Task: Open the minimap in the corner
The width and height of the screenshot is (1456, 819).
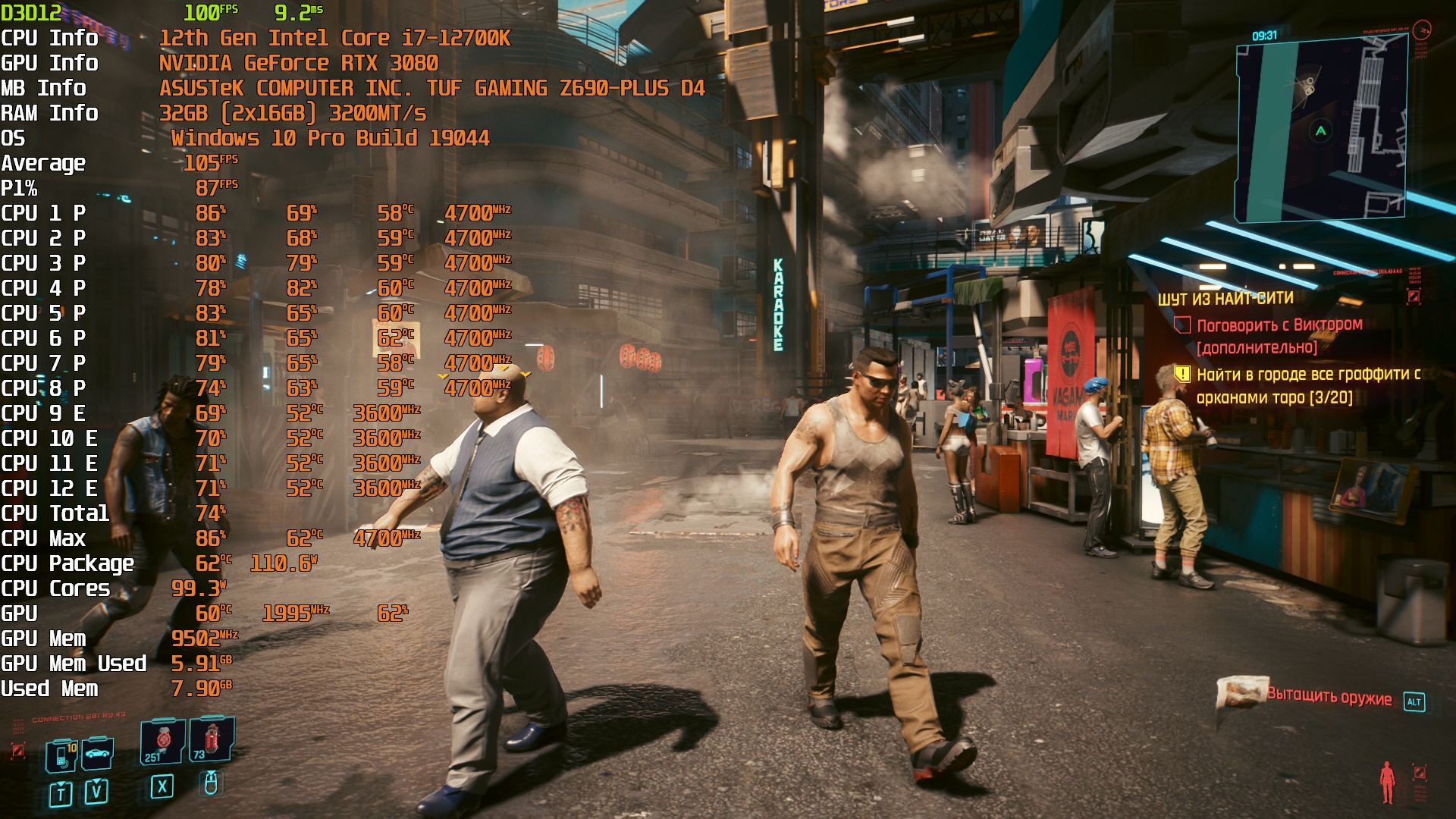Action: 1321,130
